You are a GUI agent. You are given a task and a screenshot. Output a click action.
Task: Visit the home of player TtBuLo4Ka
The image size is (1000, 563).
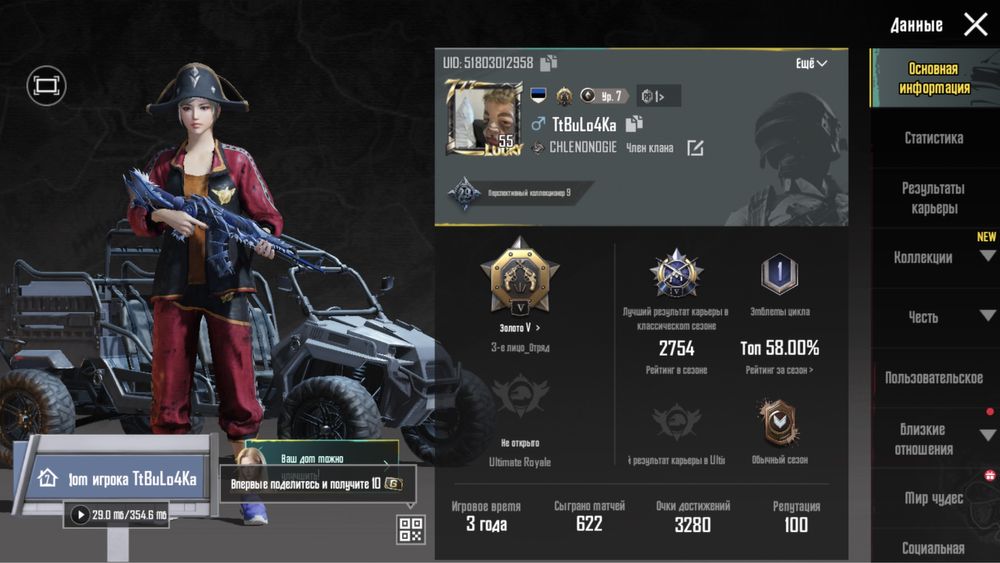tap(118, 479)
